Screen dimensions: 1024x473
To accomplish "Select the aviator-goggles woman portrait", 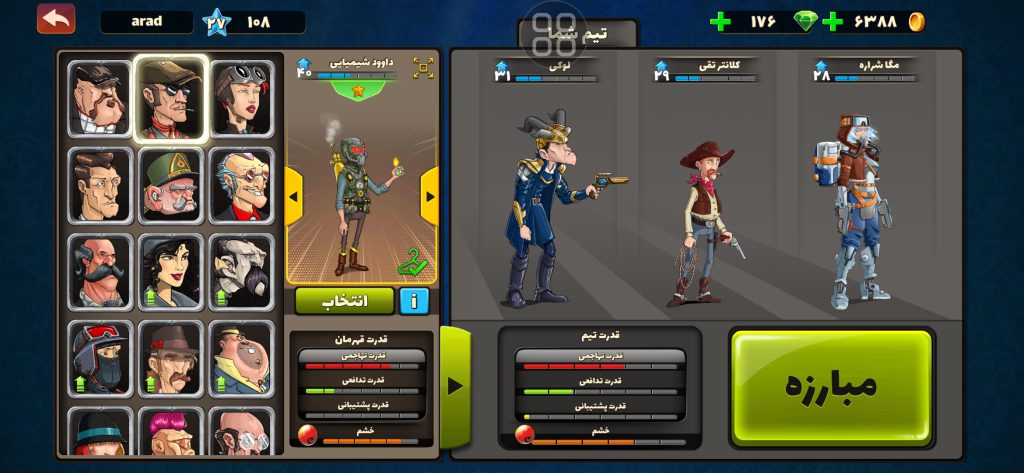I will point(241,98).
